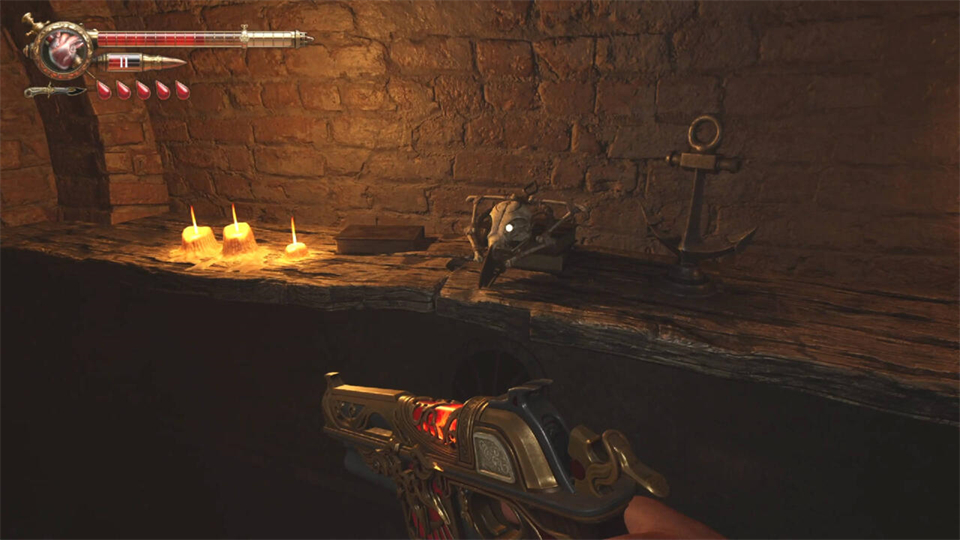Select the dagger weapon icon
Viewport: 960px width, 540px height.
(53, 91)
